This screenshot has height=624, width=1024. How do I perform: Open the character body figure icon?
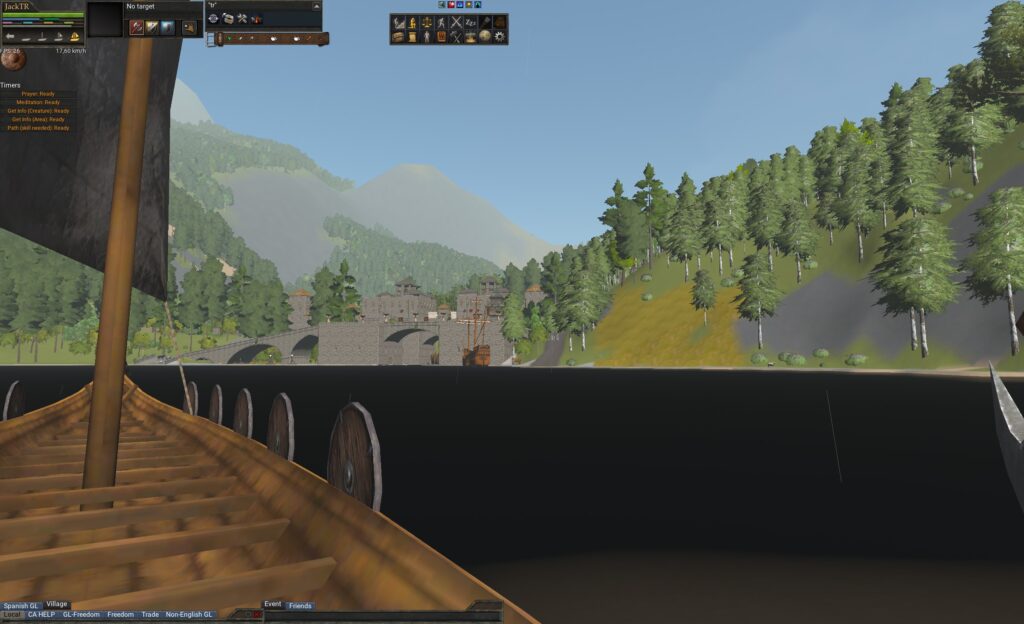pyautogui.click(x=427, y=37)
